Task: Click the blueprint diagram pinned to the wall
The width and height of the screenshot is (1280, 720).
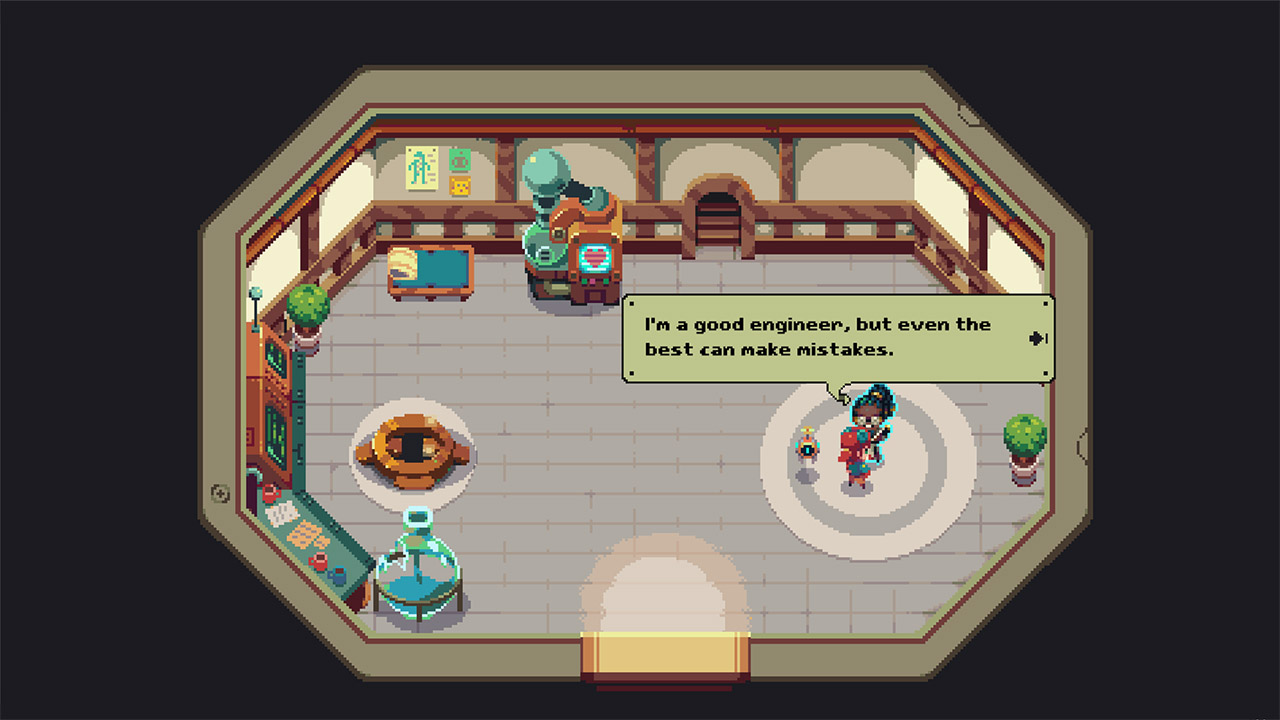Action: (420, 168)
